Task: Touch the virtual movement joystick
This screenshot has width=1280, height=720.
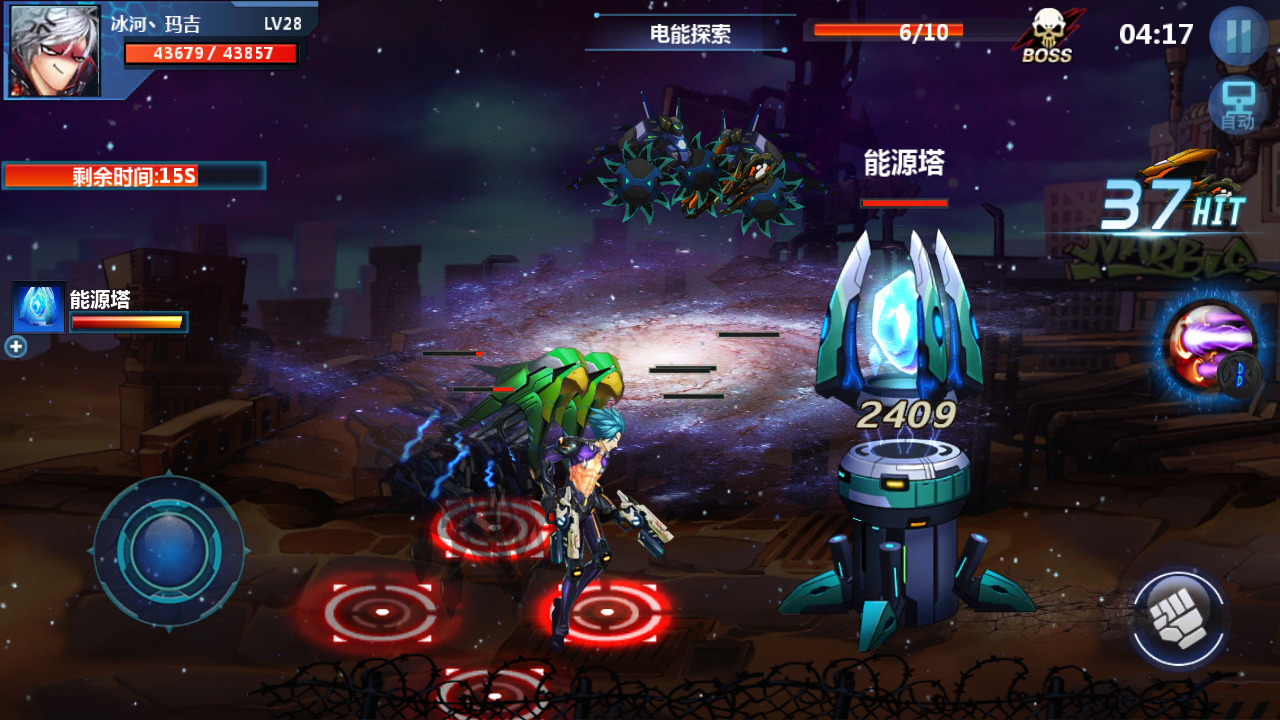Action: click(168, 551)
